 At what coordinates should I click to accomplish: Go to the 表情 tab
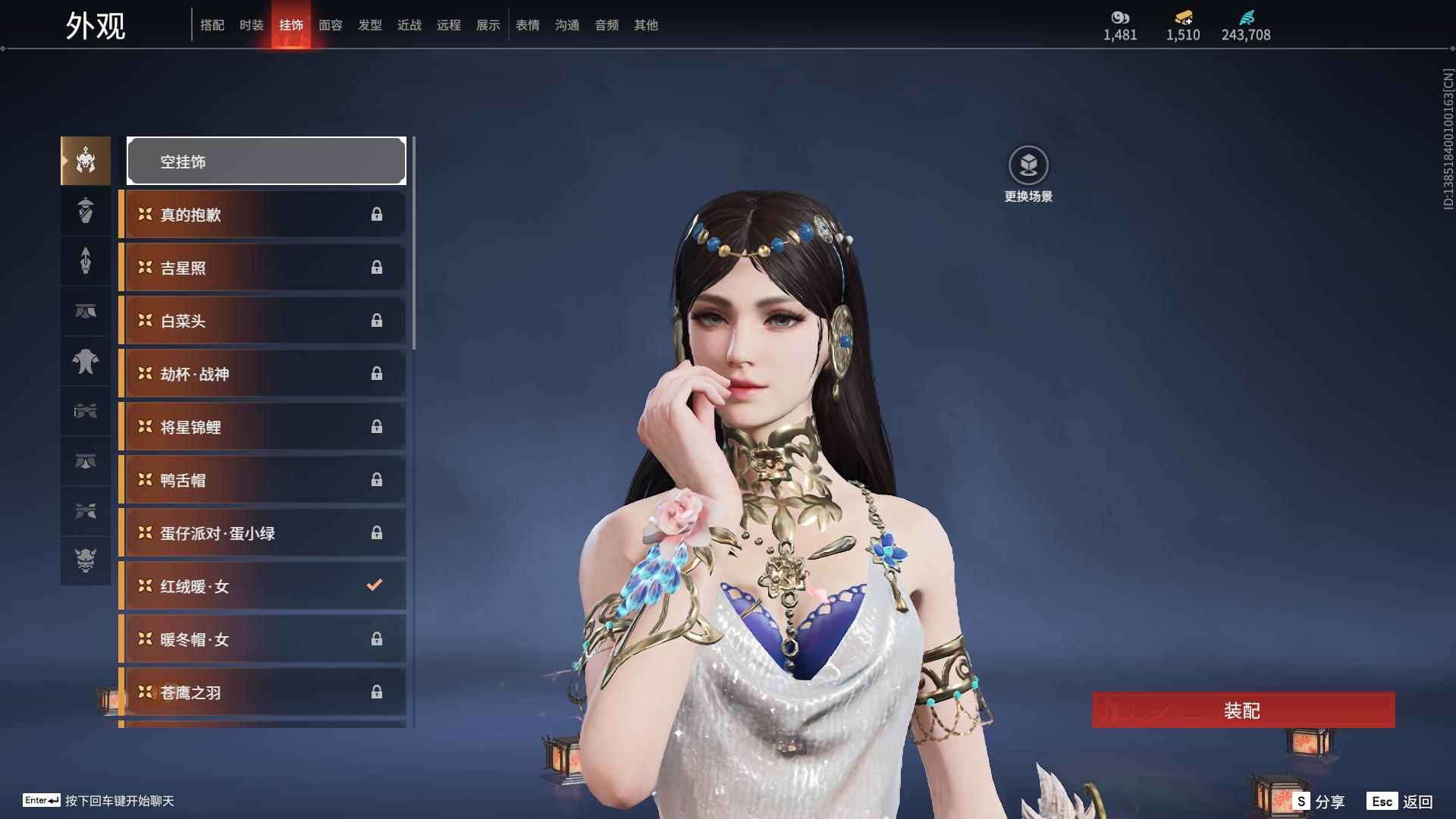(527, 25)
